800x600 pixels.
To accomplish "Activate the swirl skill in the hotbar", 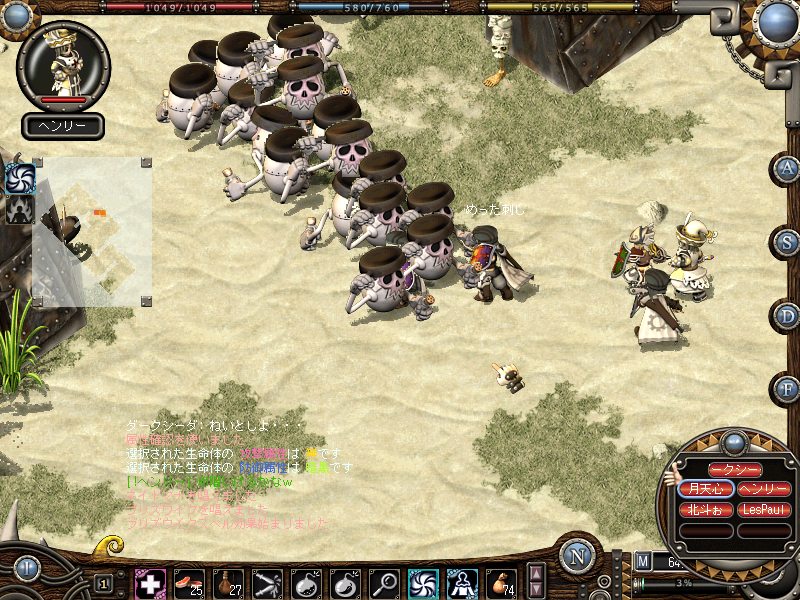I will 423,583.
